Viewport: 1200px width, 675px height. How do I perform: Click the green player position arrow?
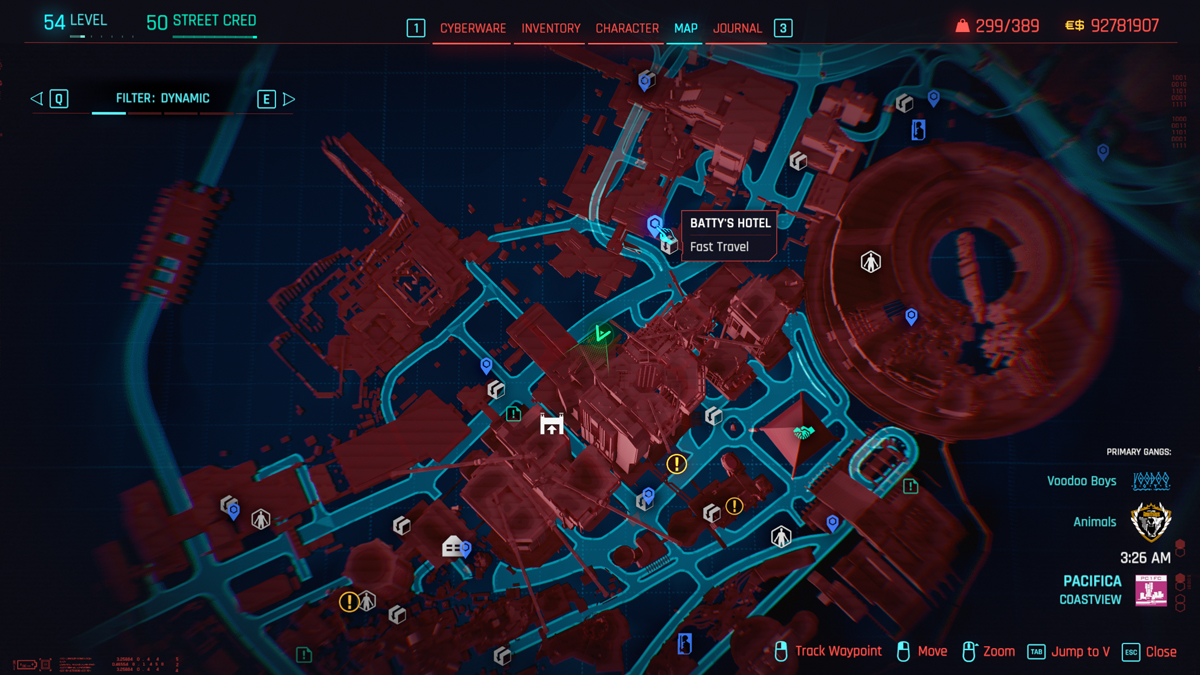[x=602, y=334]
